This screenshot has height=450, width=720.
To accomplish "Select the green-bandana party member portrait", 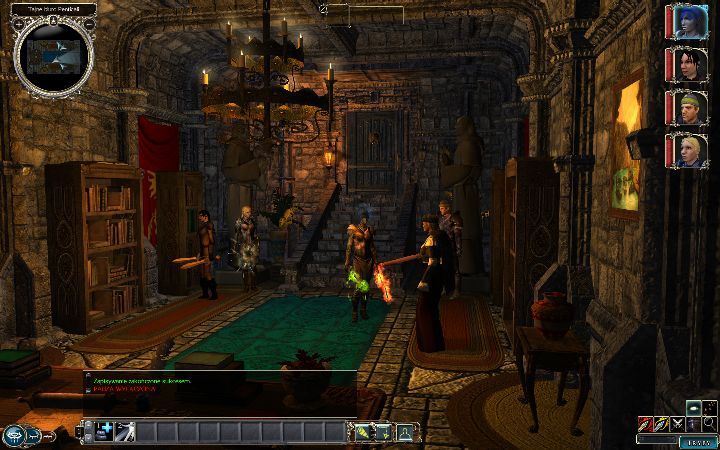I will click(689, 108).
